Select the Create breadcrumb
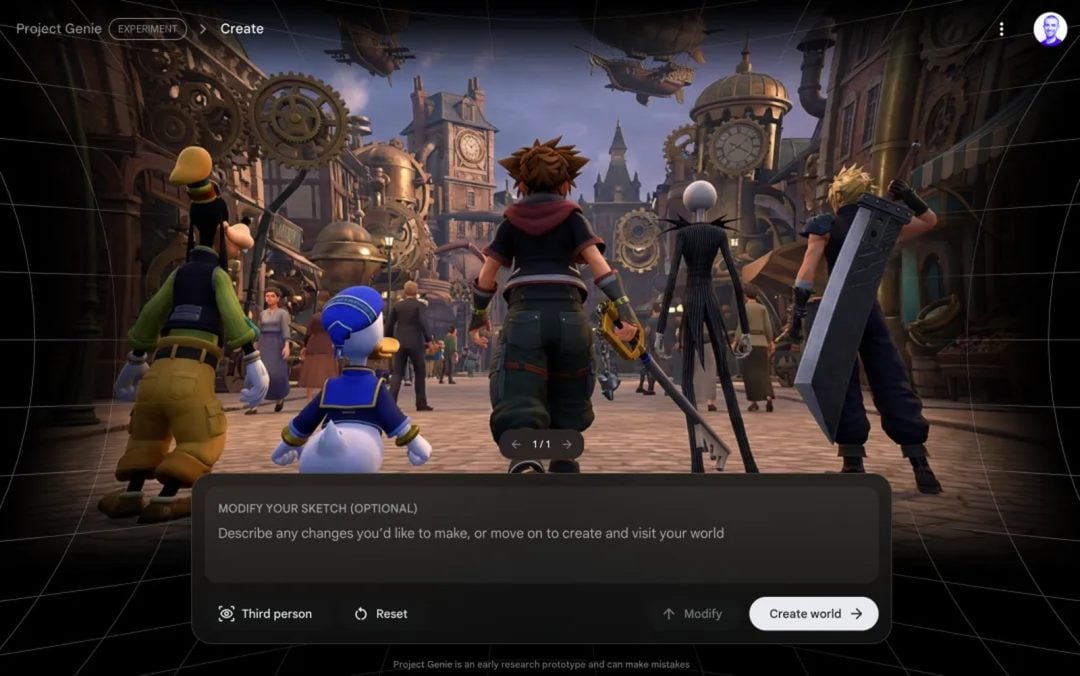Viewport: 1080px width, 676px height. pyautogui.click(x=242, y=29)
